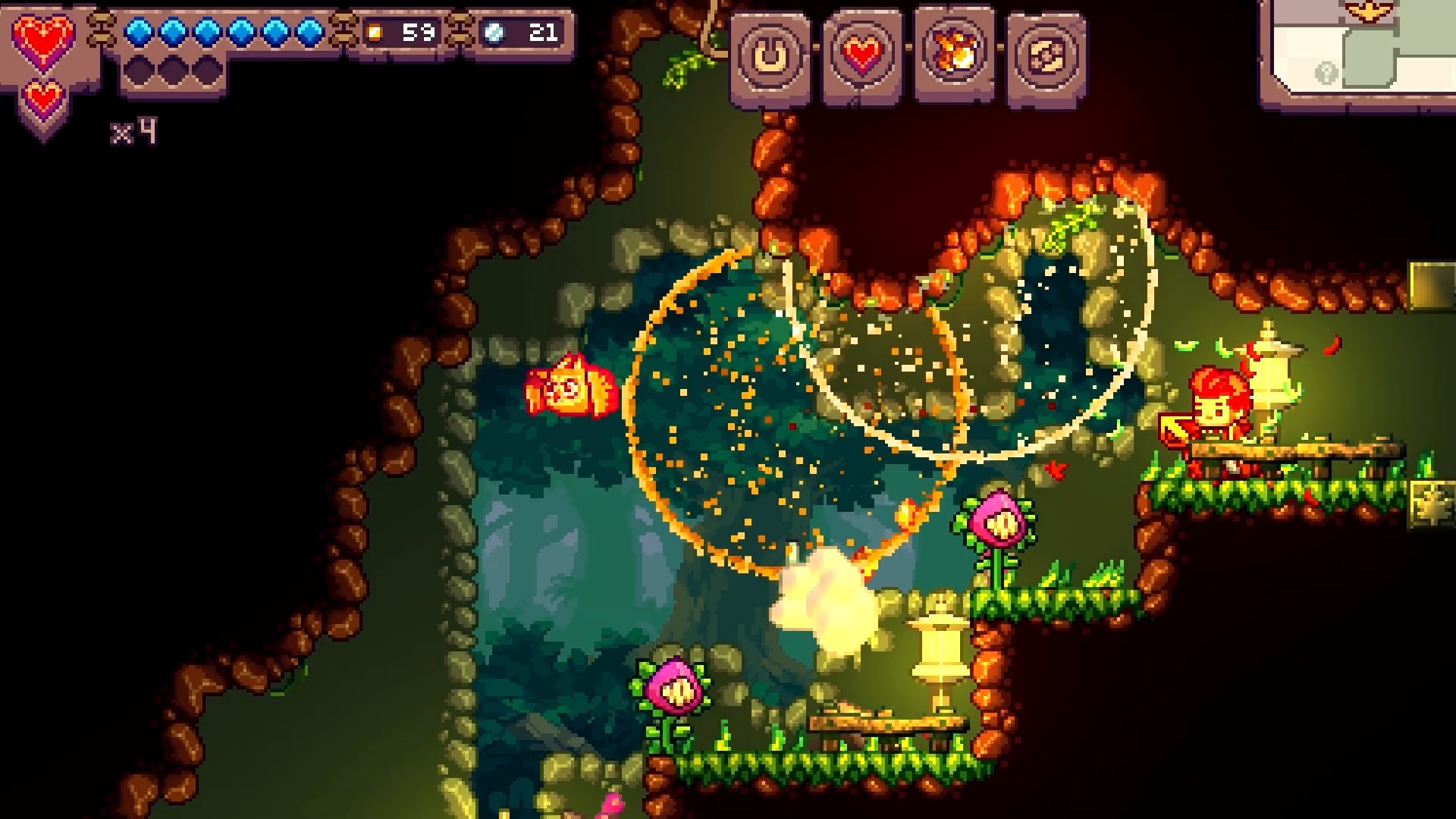This screenshot has width=1456, height=819.
Task: Select the last filled blue diamond gem
Action: tap(312, 32)
